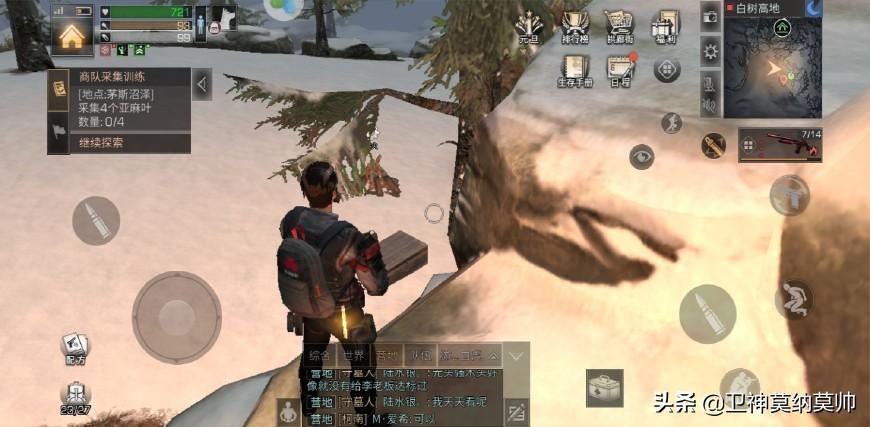Open the 日程 schedule calendar
The height and width of the screenshot is (427, 870).
tap(620, 72)
